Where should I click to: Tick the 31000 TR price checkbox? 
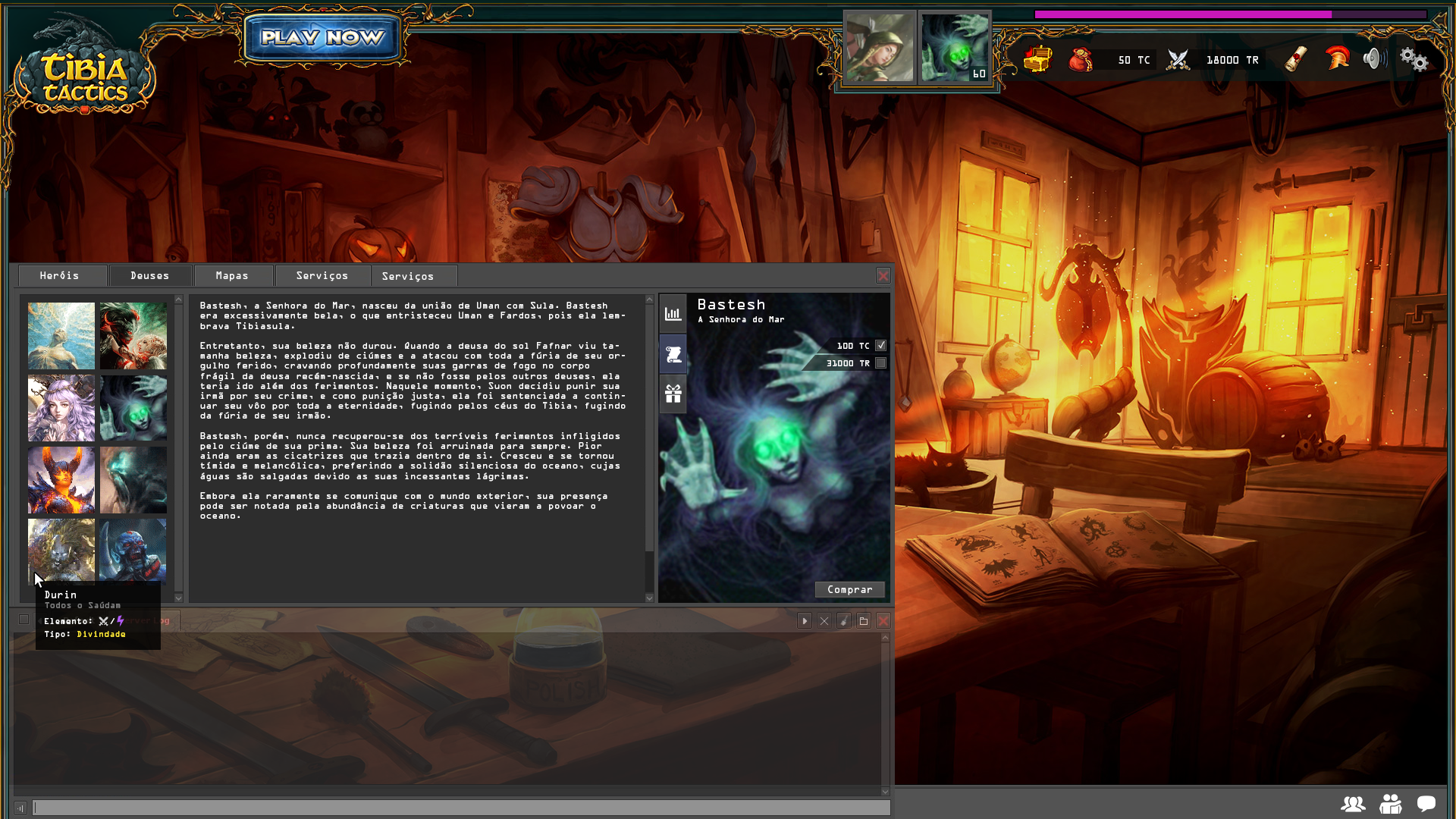coord(880,363)
